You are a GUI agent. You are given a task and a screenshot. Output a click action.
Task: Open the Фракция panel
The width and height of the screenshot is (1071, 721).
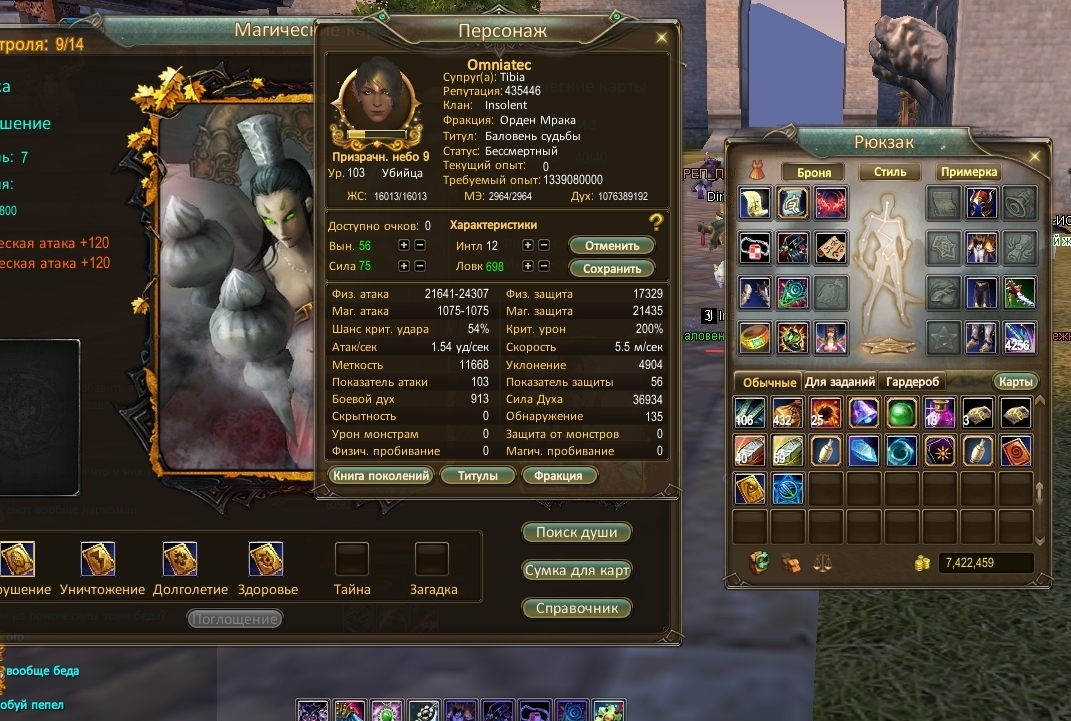coord(558,476)
